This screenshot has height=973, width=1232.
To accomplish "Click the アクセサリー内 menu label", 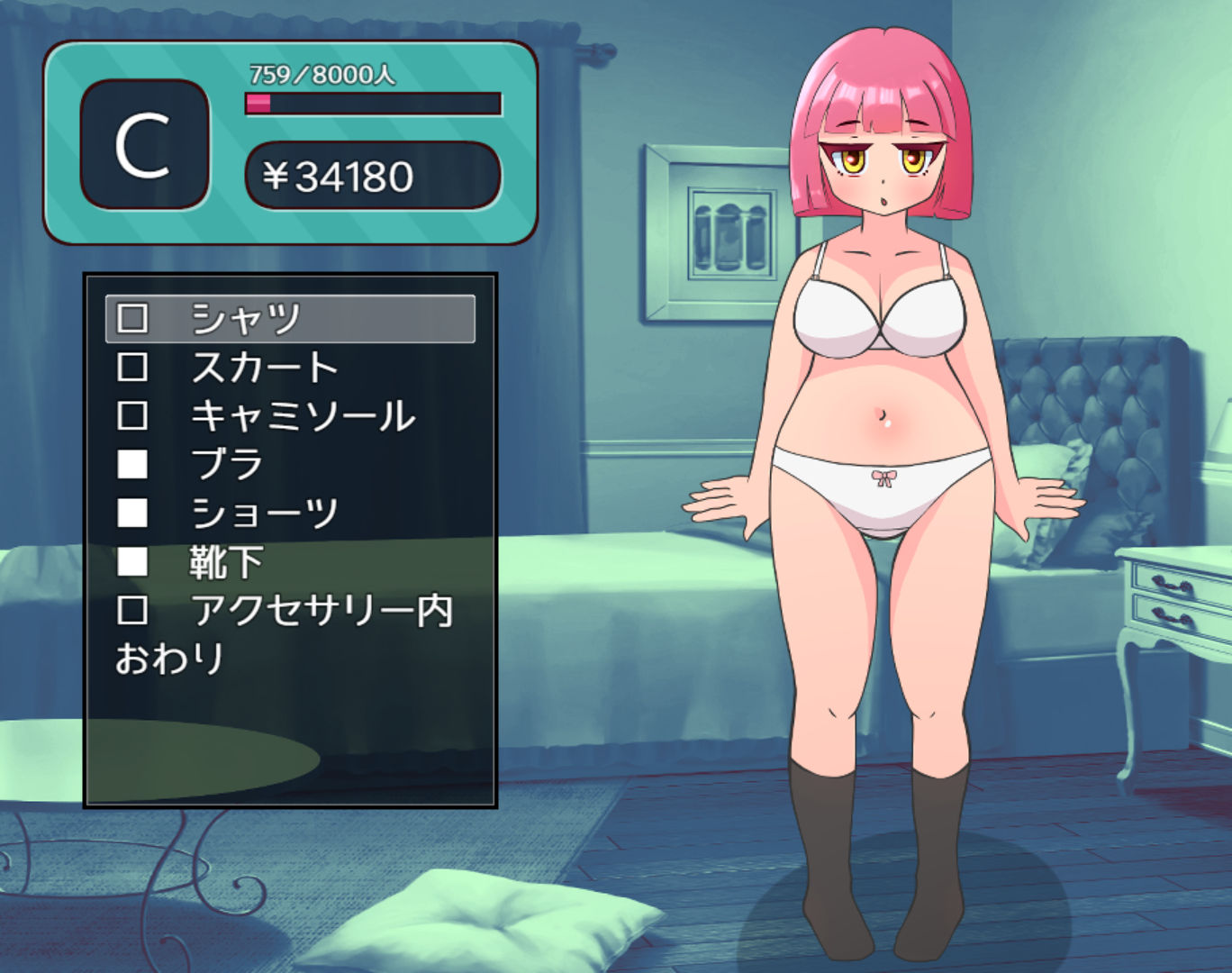I will [x=320, y=612].
